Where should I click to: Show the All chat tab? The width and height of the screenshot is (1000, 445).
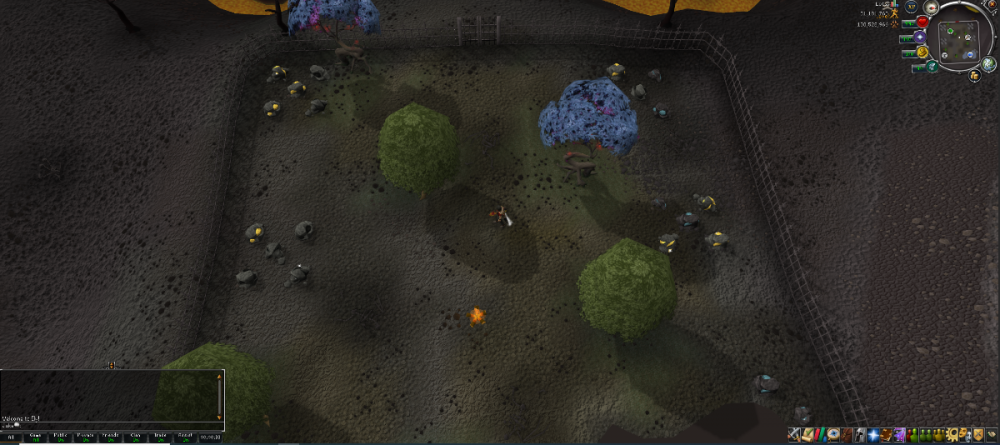coord(11,437)
